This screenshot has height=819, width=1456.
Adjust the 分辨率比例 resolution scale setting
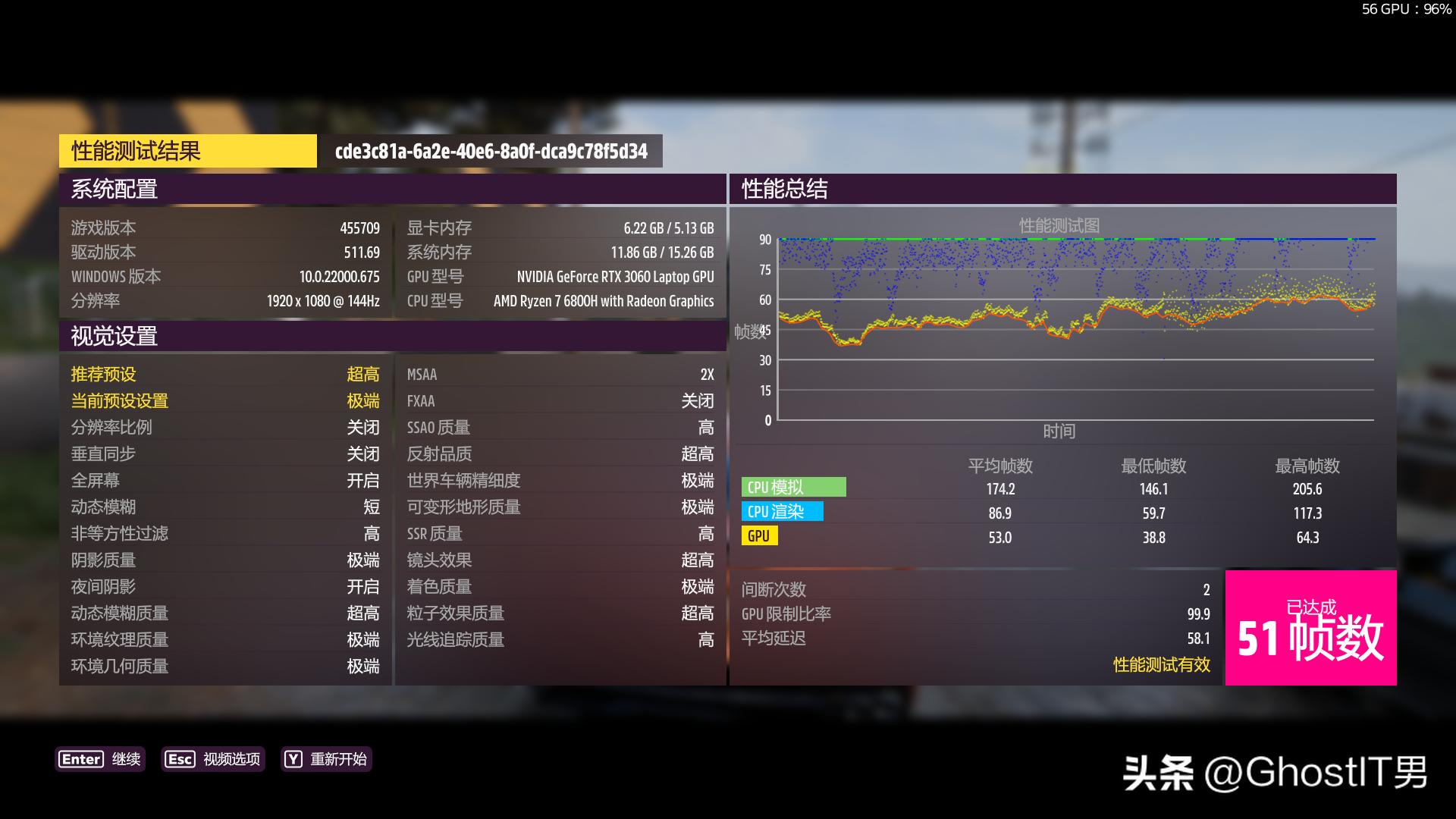[224, 427]
